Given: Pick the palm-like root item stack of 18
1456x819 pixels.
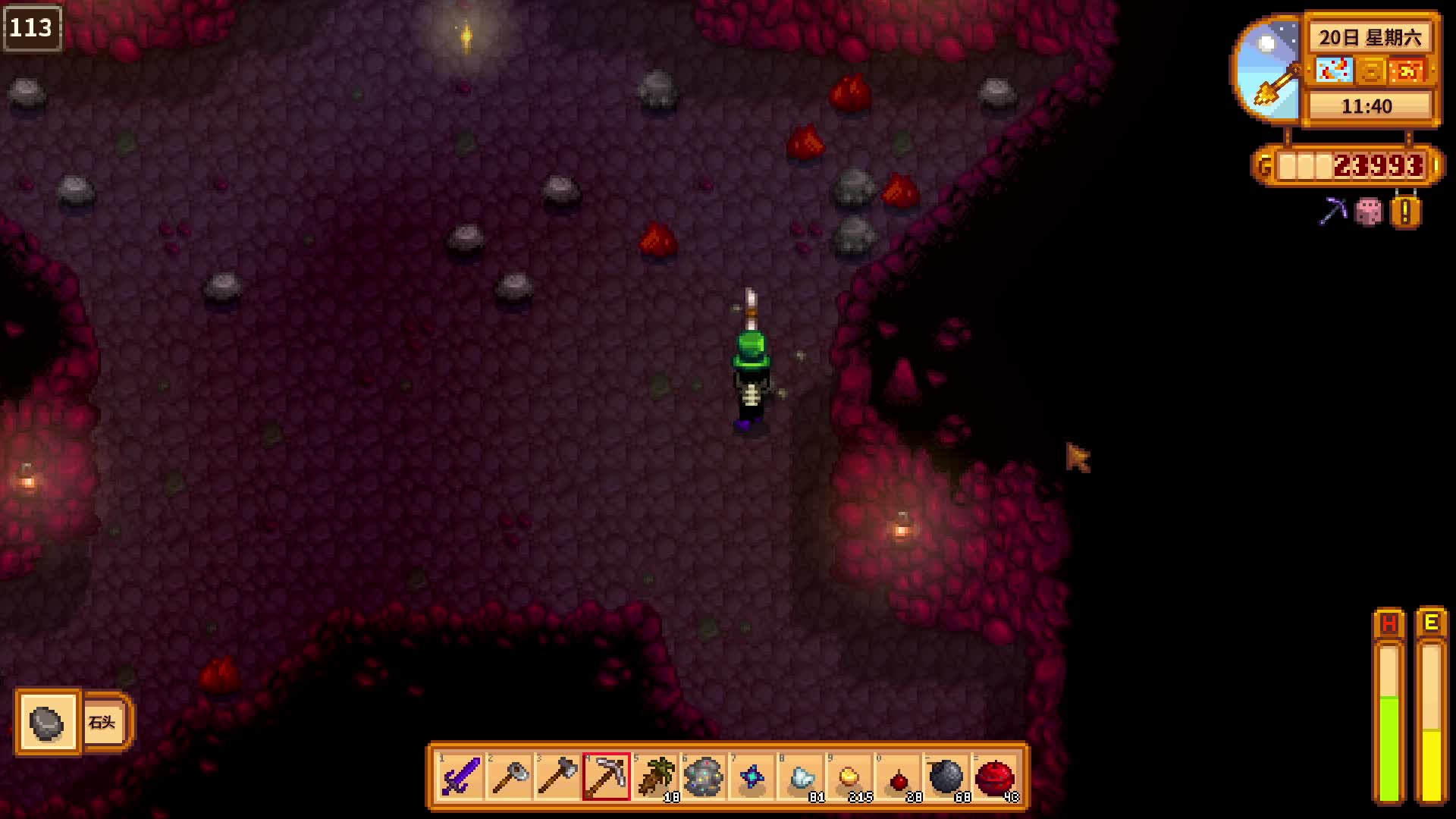Looking at the screenshot, I should [655, 777].
